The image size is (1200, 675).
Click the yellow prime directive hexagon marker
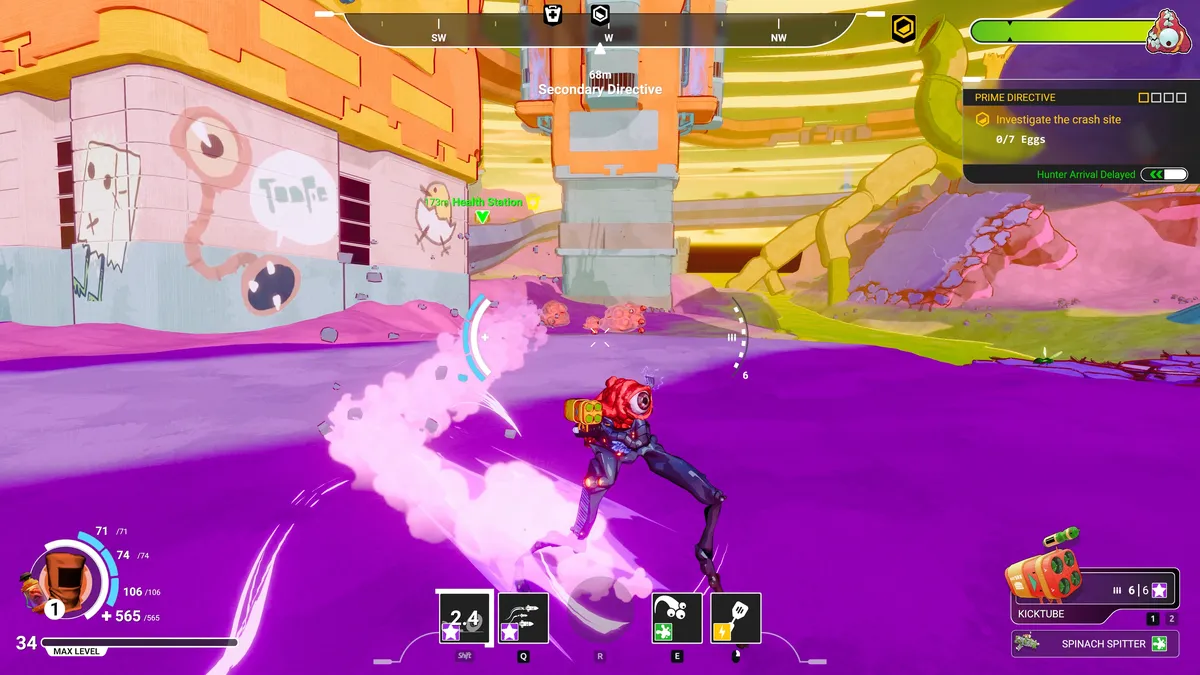[903, 30]
